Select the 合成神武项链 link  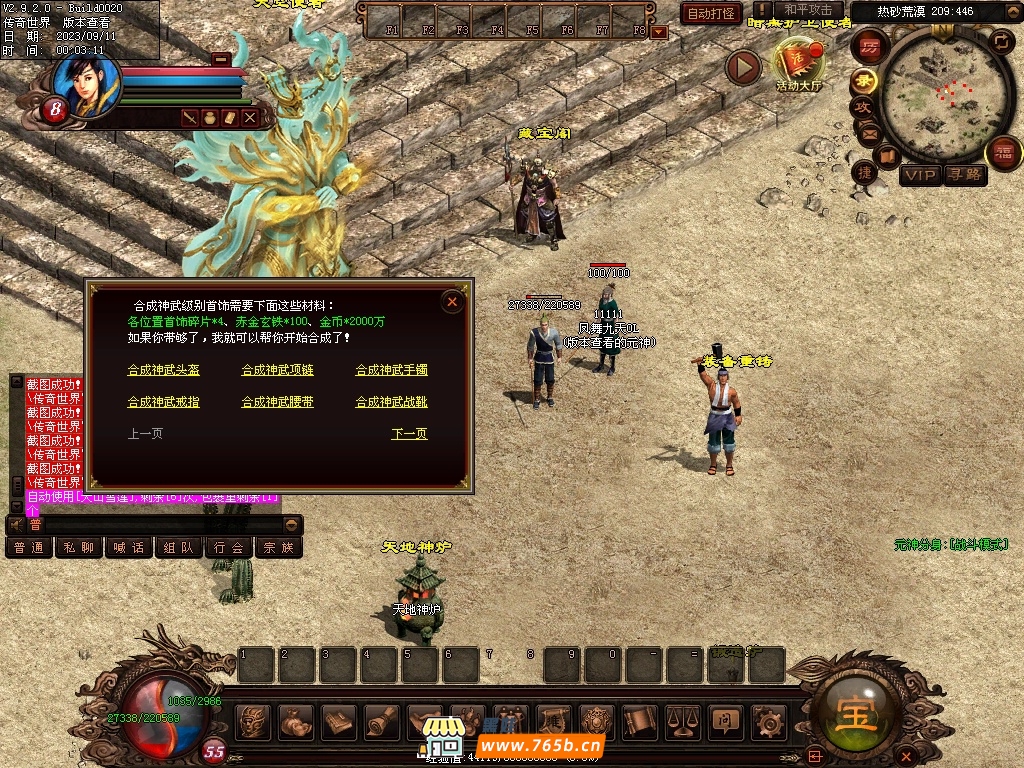click(277, 370)
